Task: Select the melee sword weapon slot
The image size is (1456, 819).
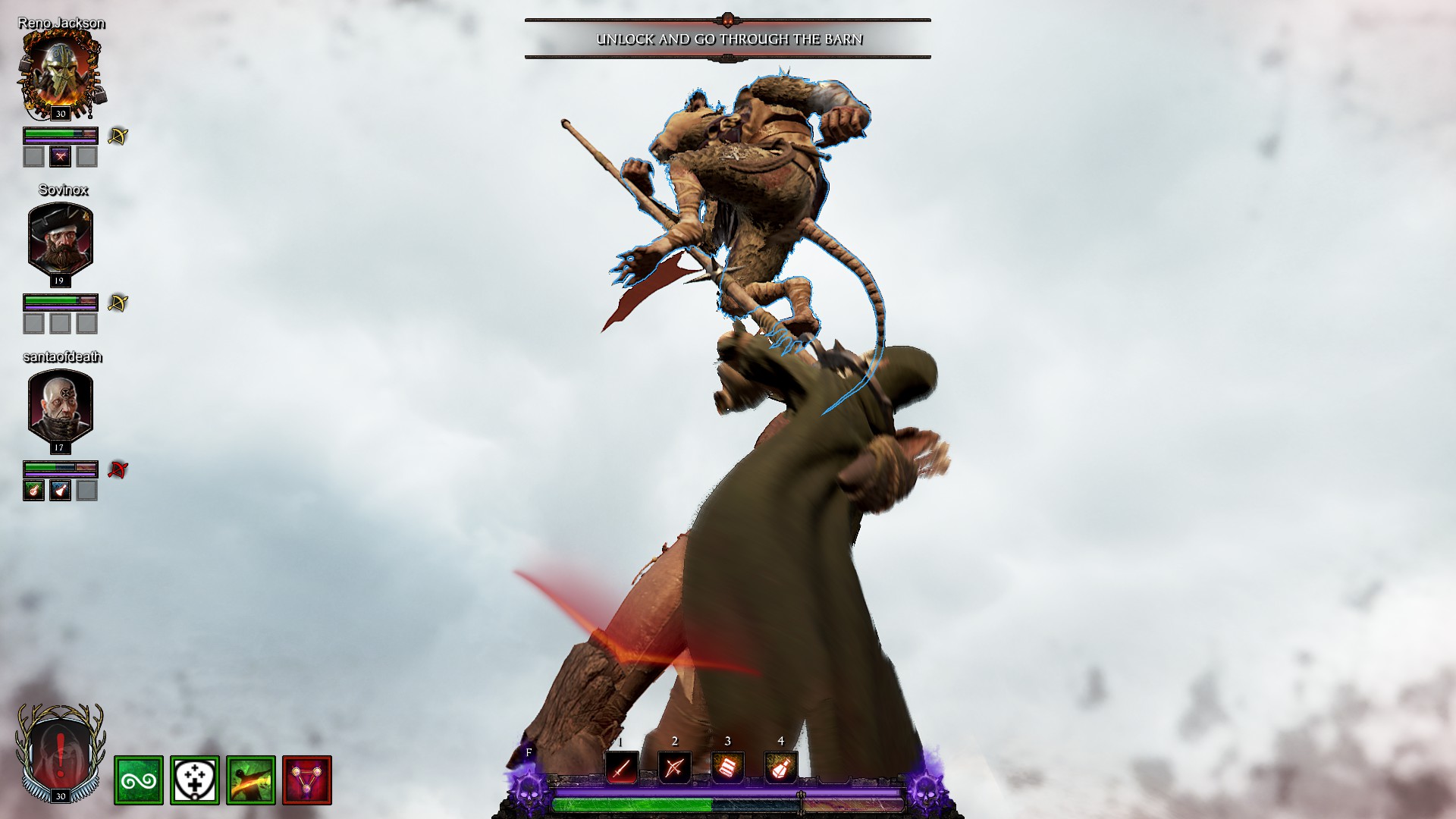Action: coord(621,768)
